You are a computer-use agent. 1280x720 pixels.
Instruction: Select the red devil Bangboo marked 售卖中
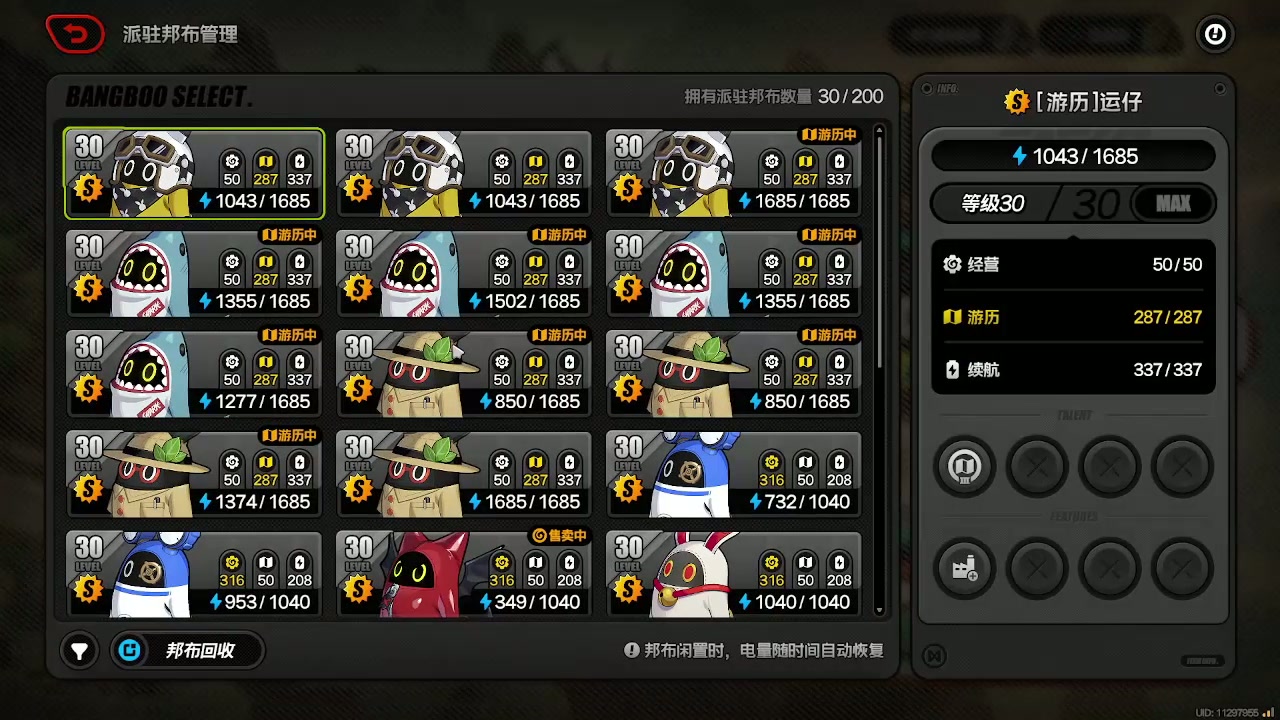[x=464, y=573]
